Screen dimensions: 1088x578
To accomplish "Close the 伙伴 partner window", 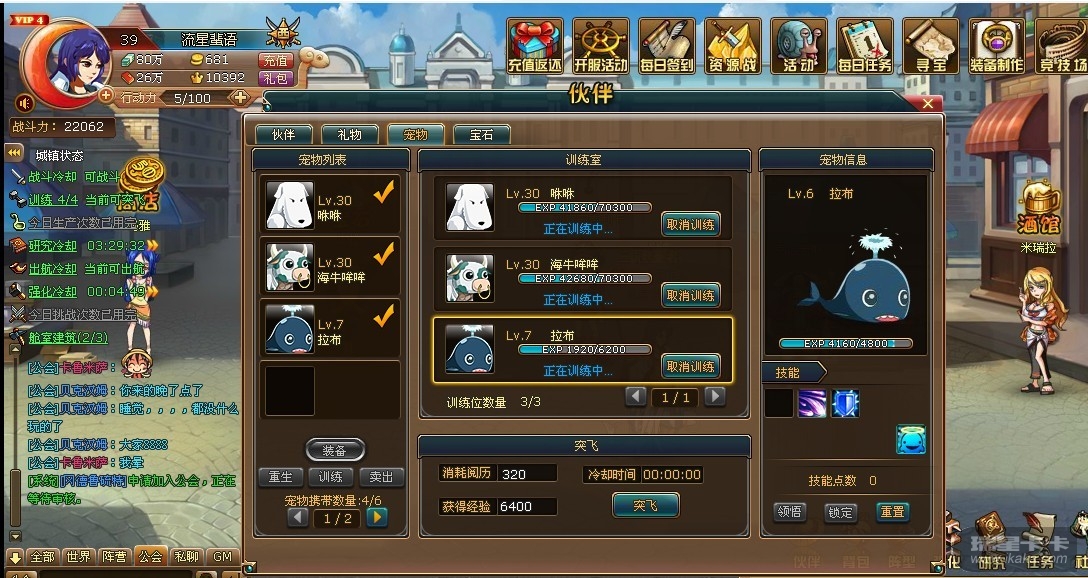I will [929, 103].
